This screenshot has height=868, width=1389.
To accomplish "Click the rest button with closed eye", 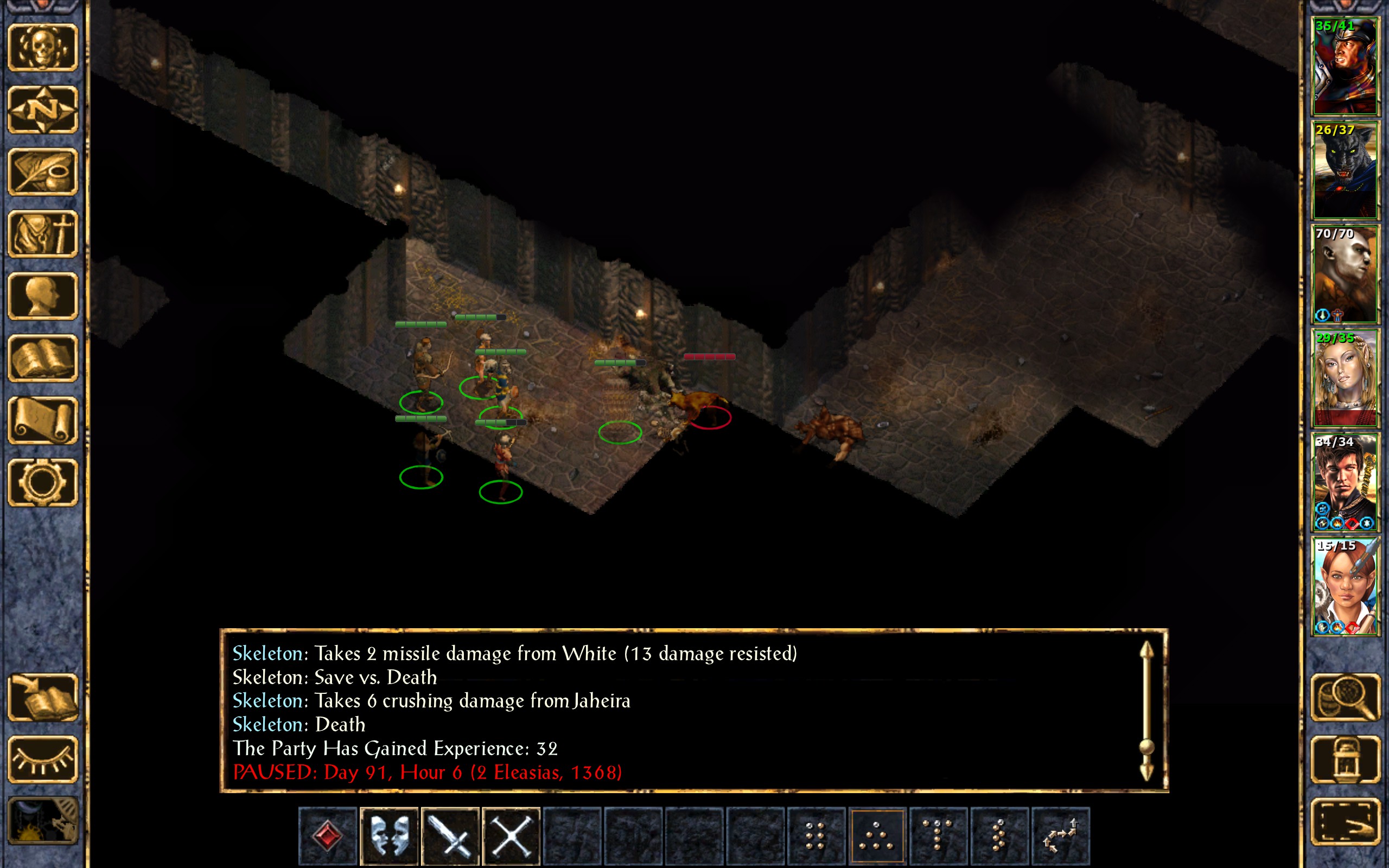I will pyautogui.click(x=43, y=759).
